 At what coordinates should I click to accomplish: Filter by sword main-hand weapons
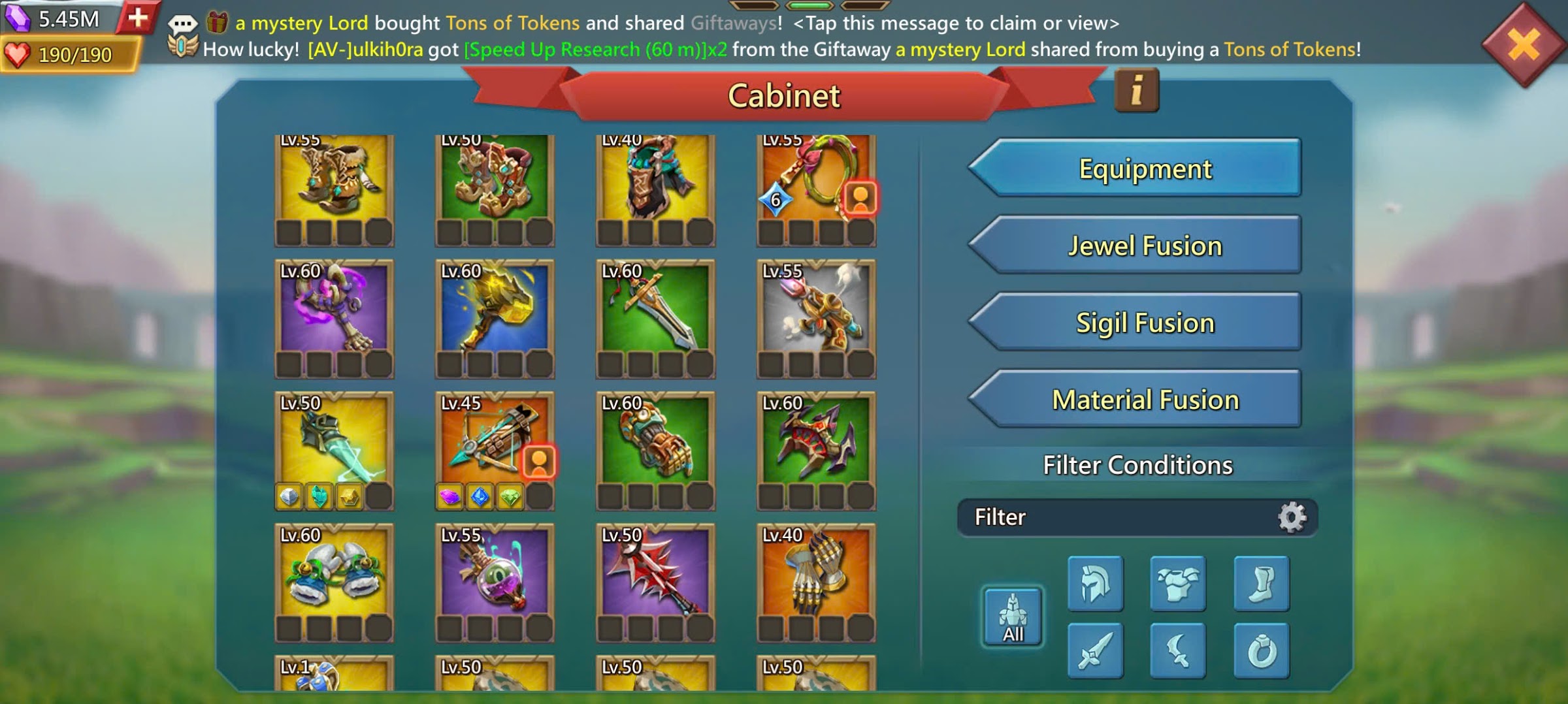(x=1096, y=650)
